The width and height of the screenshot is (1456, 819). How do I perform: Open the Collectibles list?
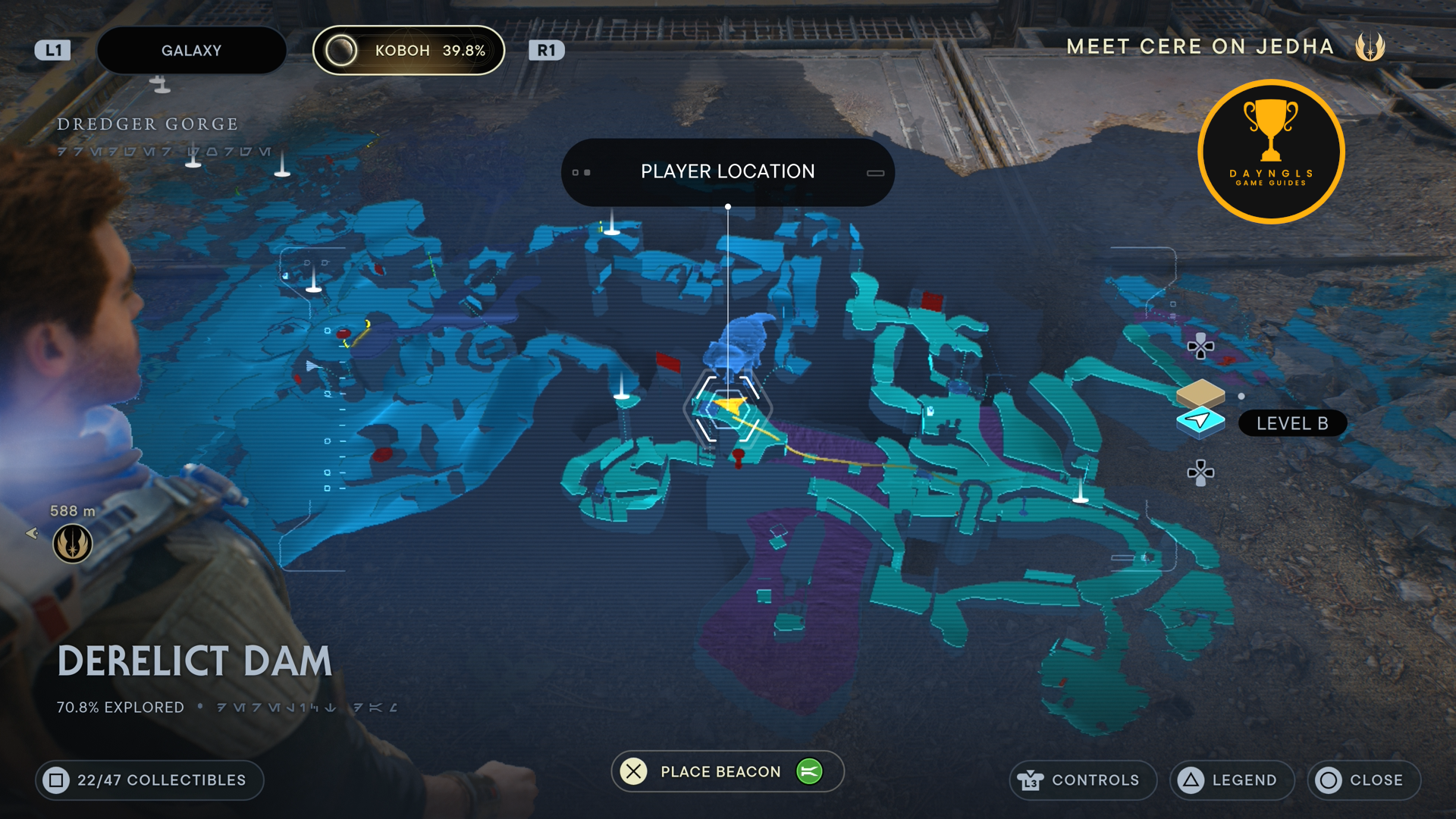(149, 780)
